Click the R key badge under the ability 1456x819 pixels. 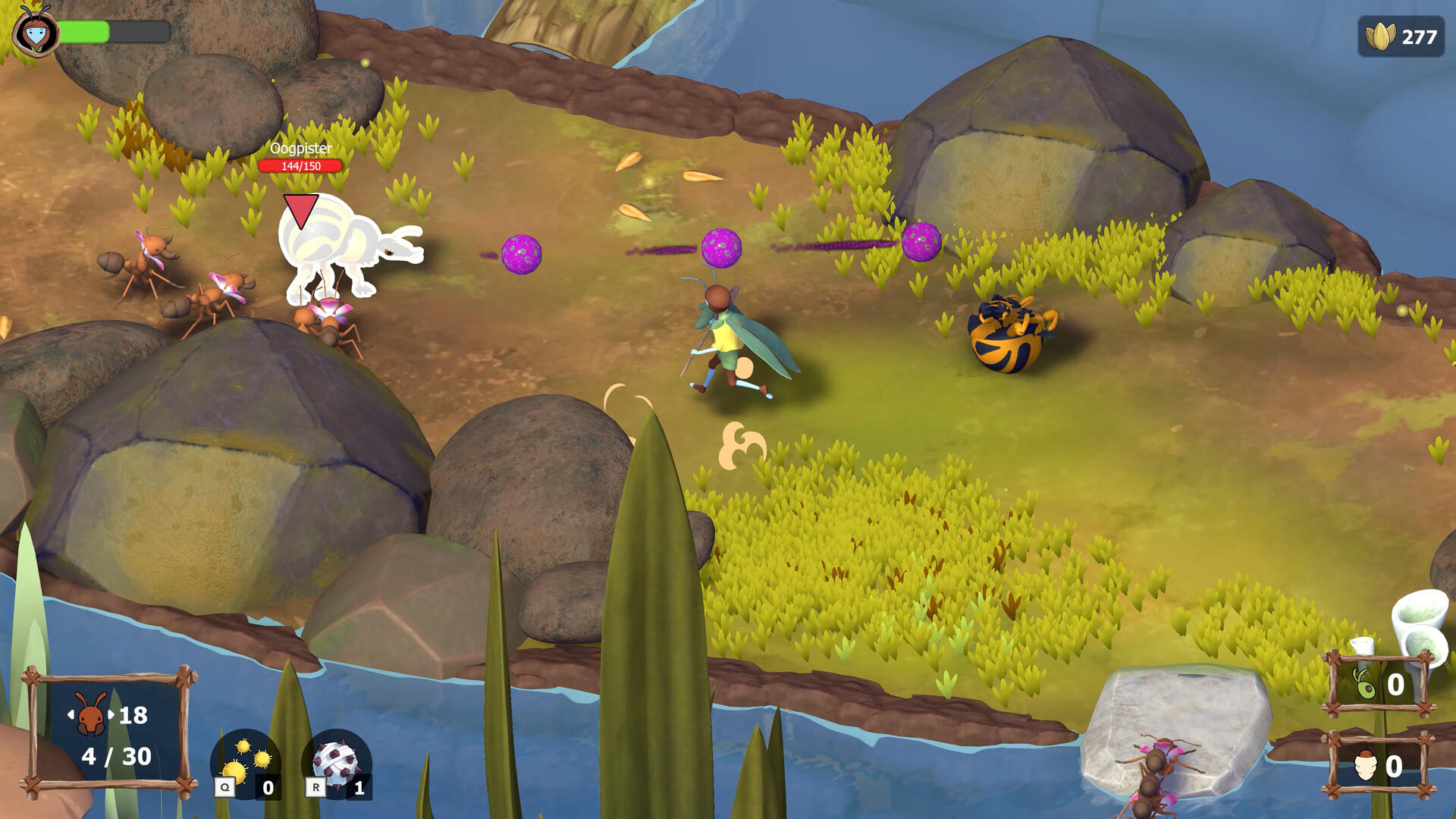point(316,787)
